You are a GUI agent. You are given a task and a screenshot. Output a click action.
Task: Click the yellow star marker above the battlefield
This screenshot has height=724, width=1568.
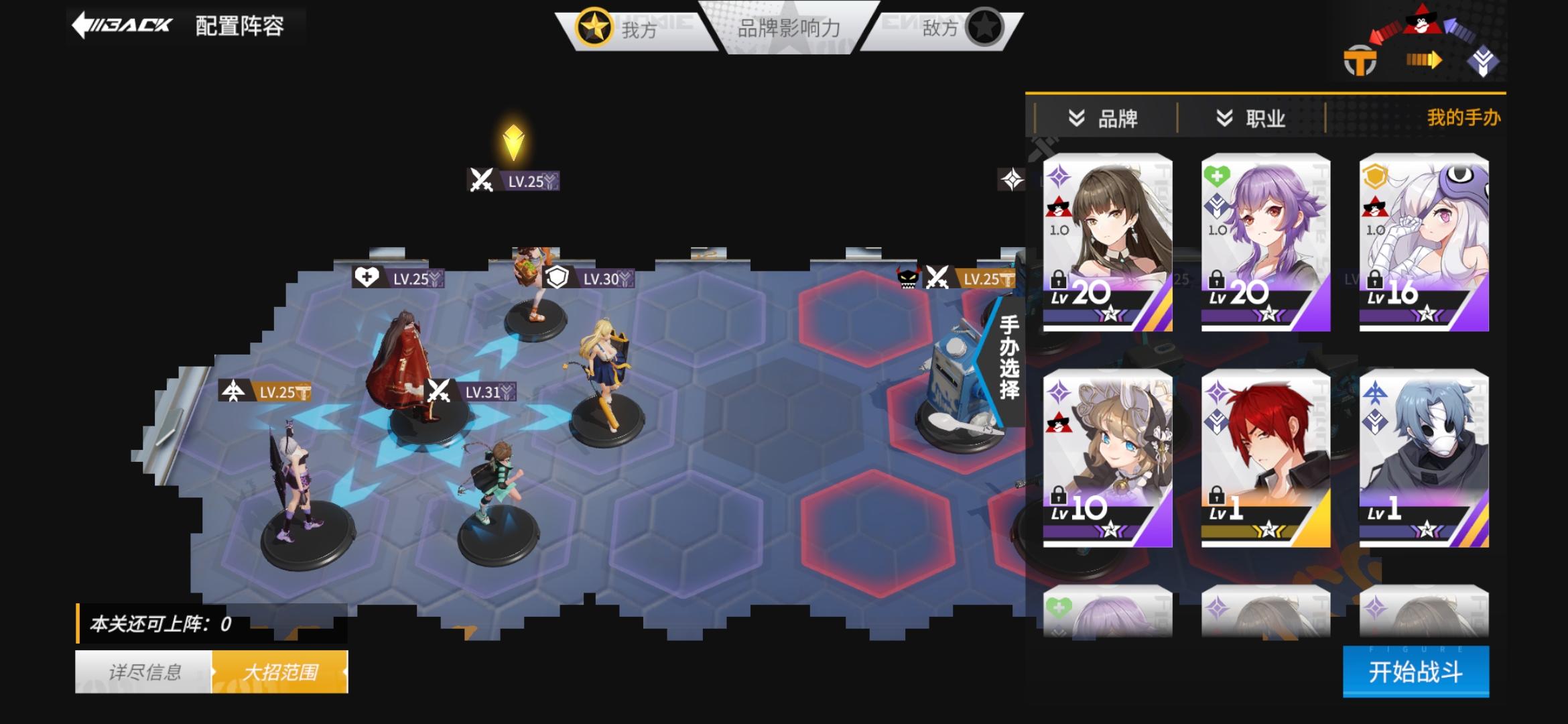[514, 141]
